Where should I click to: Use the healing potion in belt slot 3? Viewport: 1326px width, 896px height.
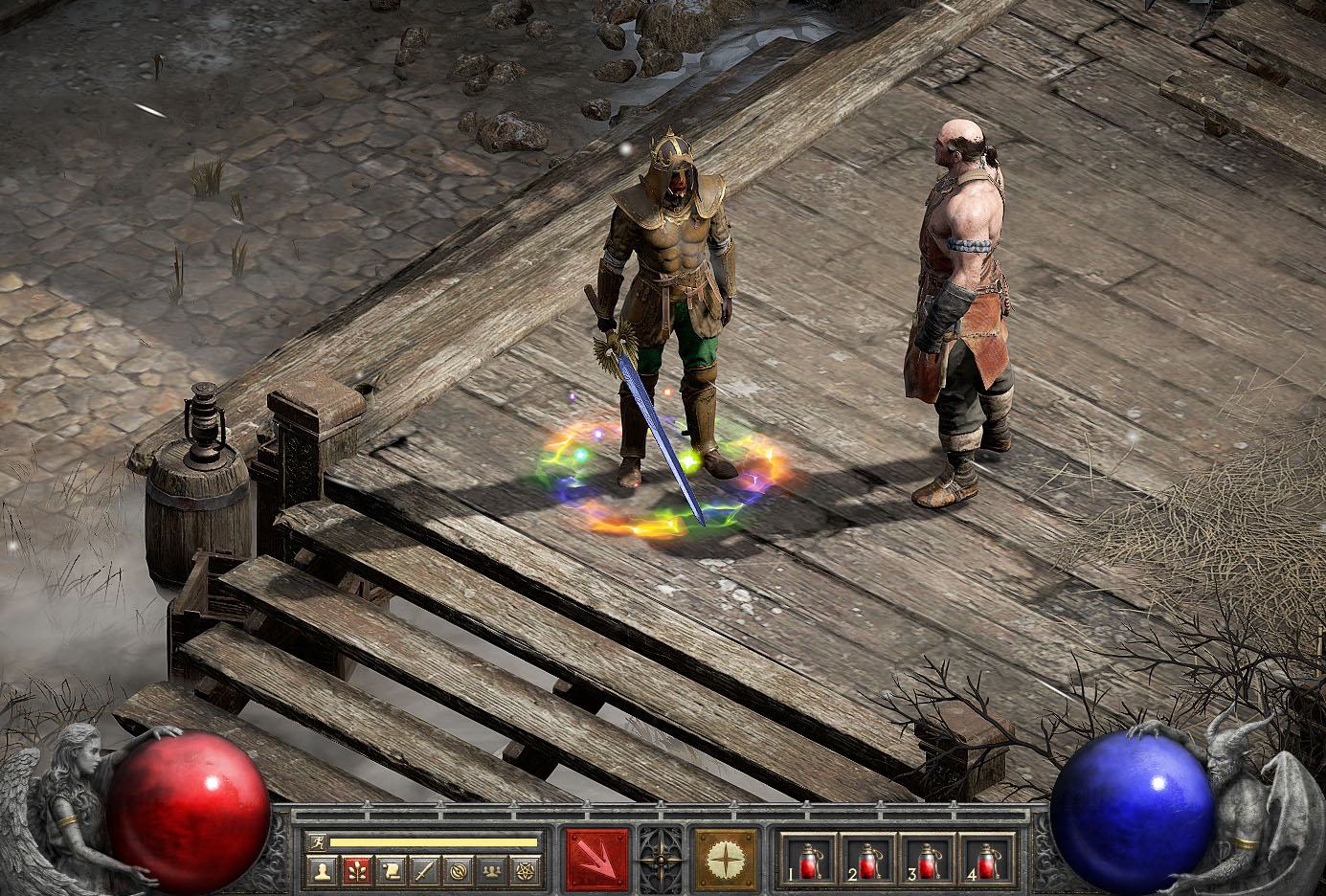point(927,859)
